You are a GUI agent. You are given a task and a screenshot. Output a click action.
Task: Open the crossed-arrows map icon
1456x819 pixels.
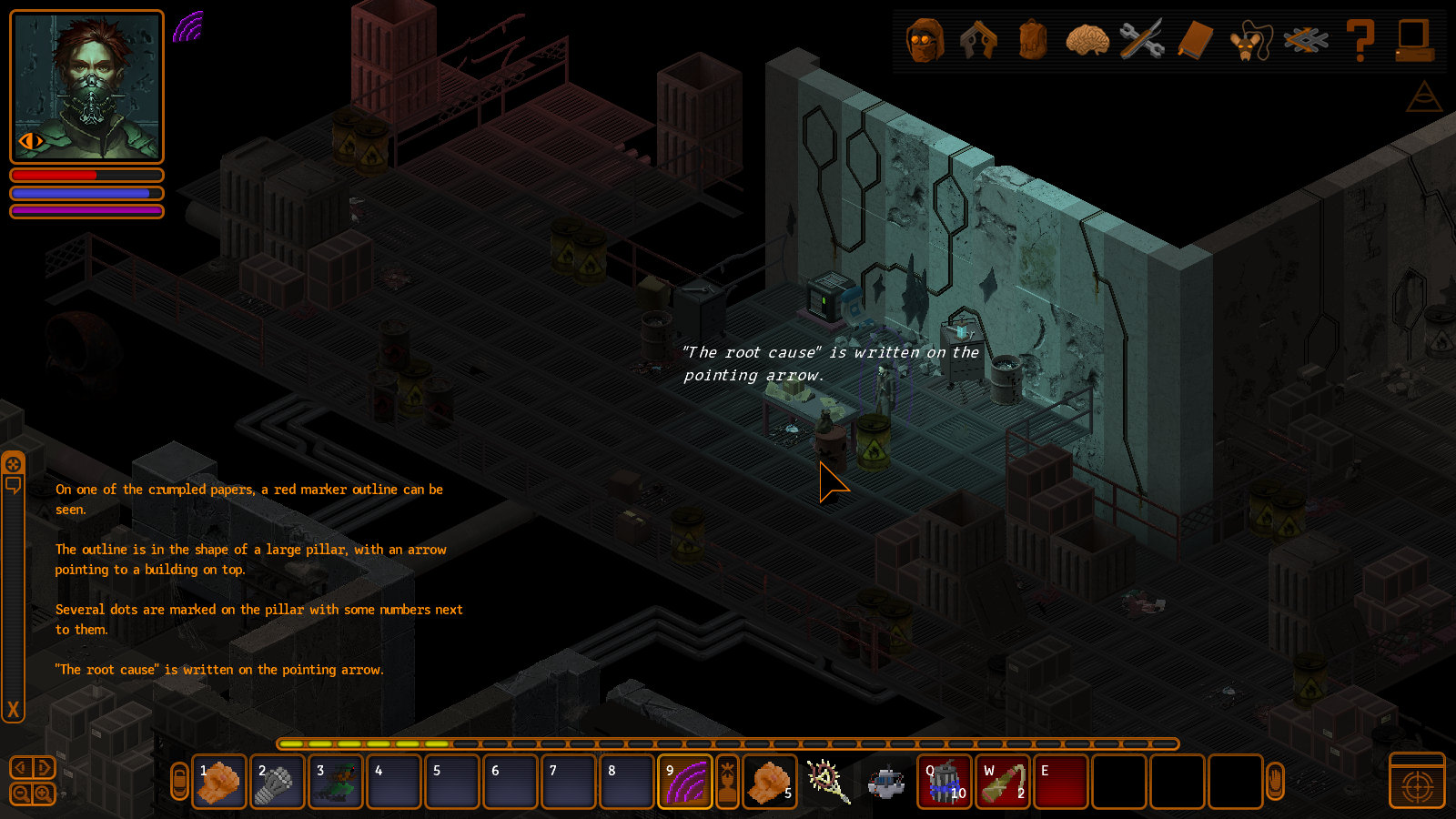(1305, 41)
